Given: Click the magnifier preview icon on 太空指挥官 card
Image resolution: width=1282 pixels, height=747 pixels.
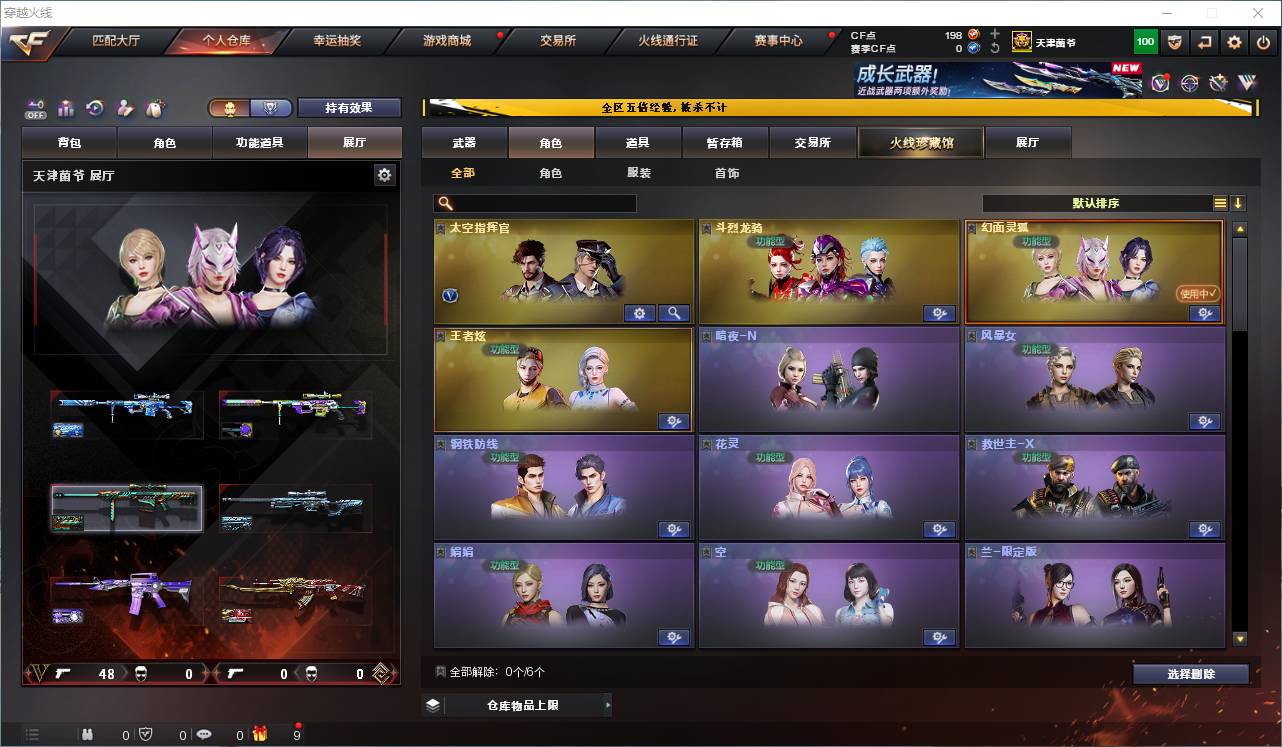Looking at the screenshot, I should [675, 313].
